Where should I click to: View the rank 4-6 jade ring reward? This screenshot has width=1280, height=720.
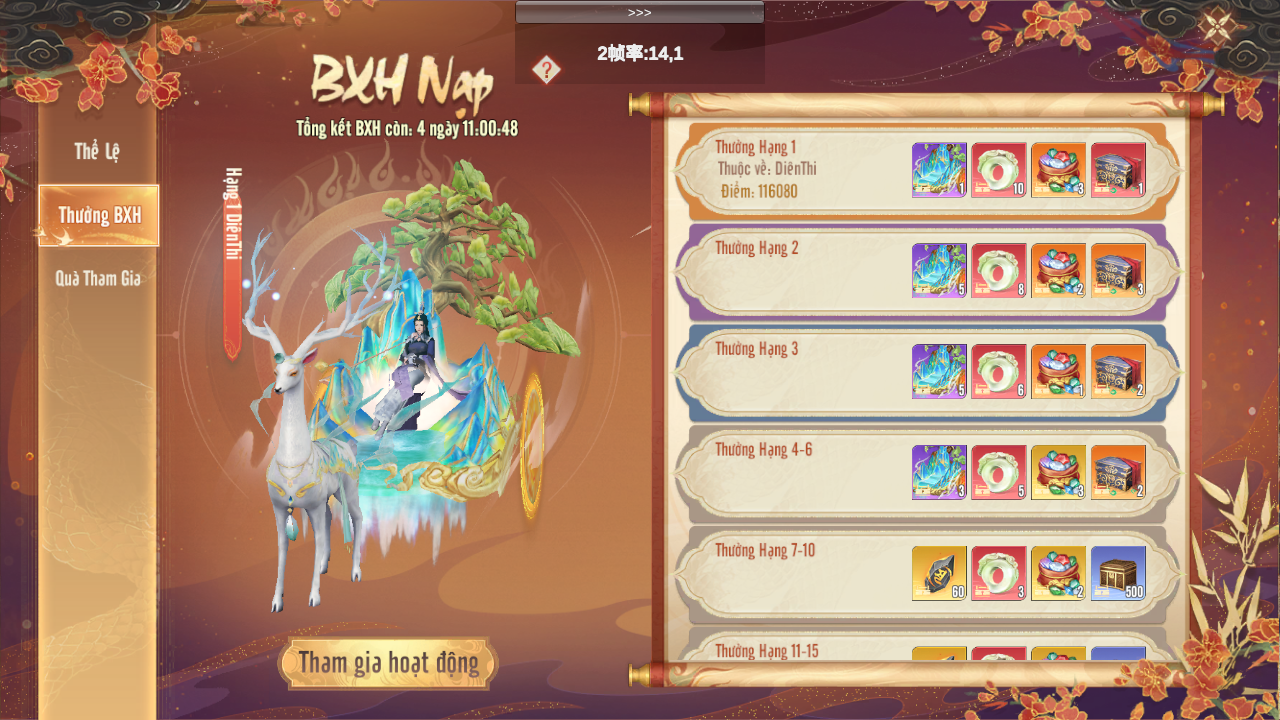coord(999,473)
